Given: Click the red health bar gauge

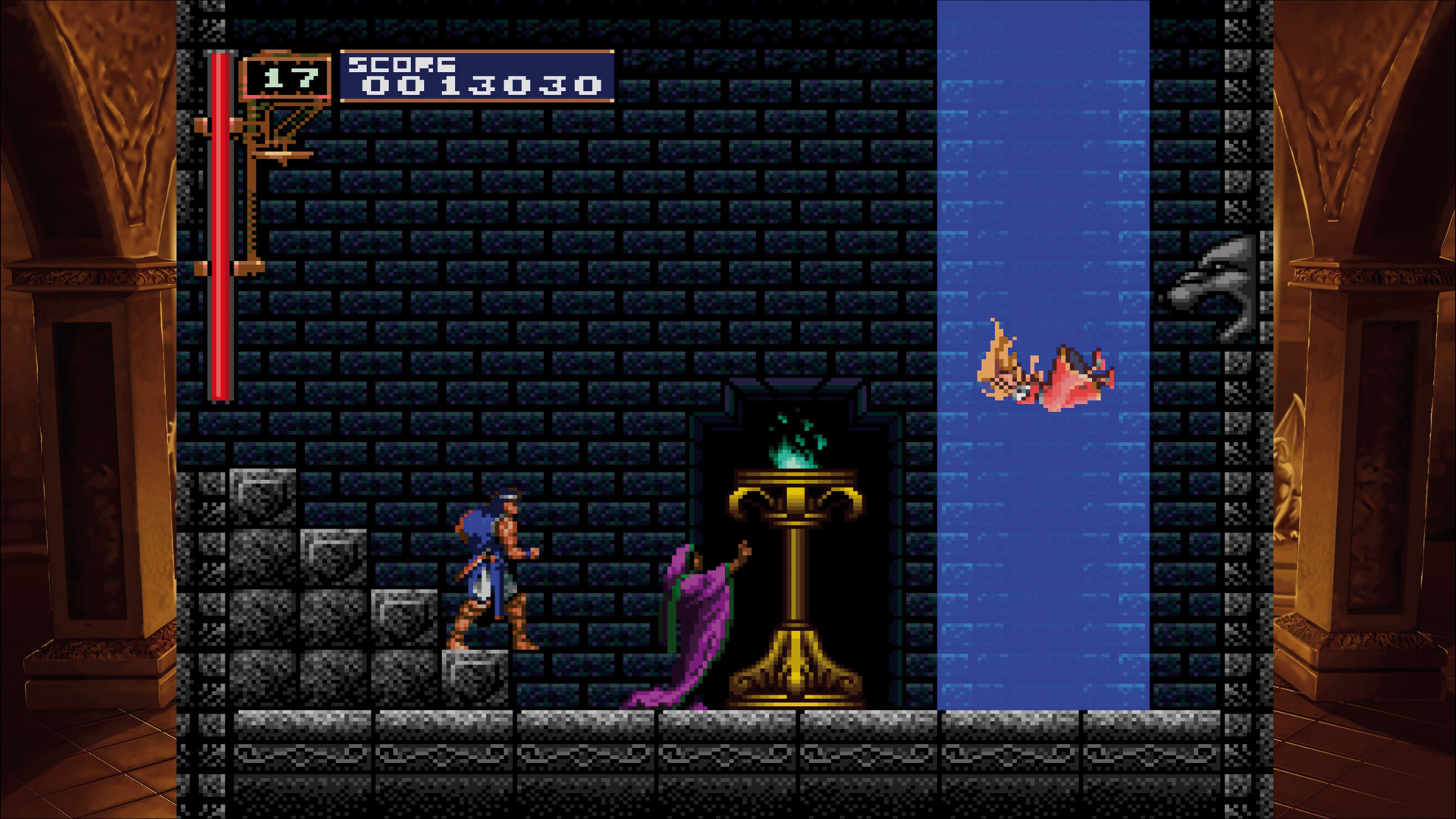Looking at the screenshot, I should (220, 227).
